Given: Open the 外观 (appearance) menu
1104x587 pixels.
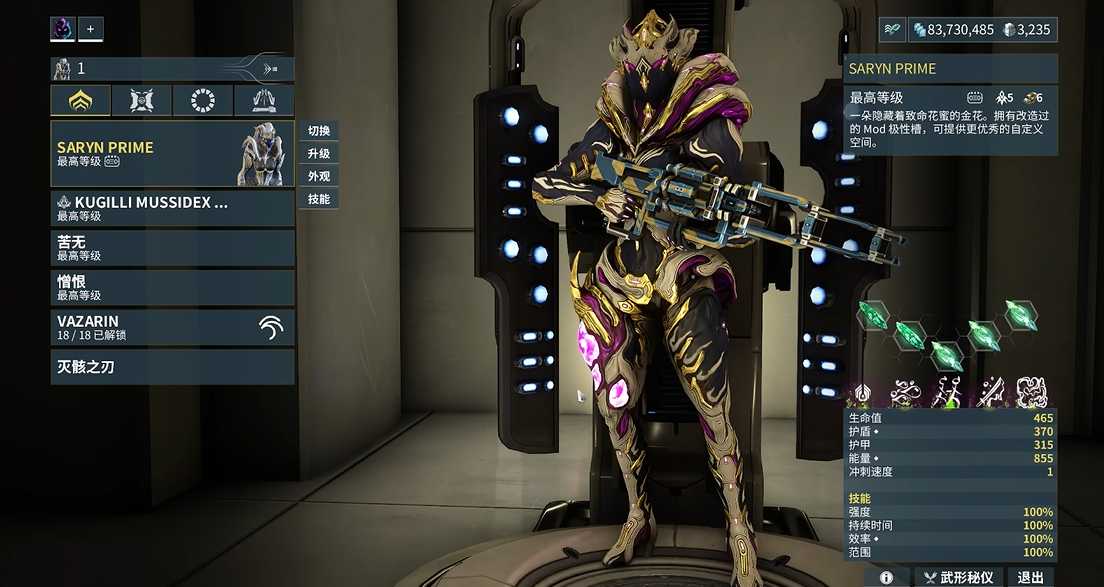Looking at the screenshot, I should [x=319, y=177].
